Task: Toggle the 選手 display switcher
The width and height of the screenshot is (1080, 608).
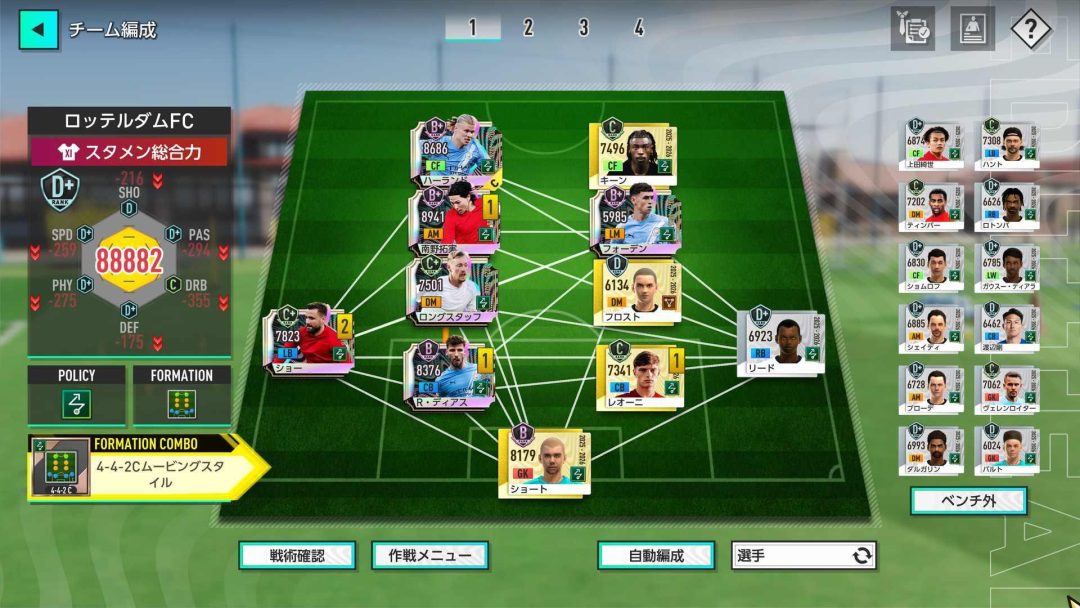Action: tap(804, 555)
